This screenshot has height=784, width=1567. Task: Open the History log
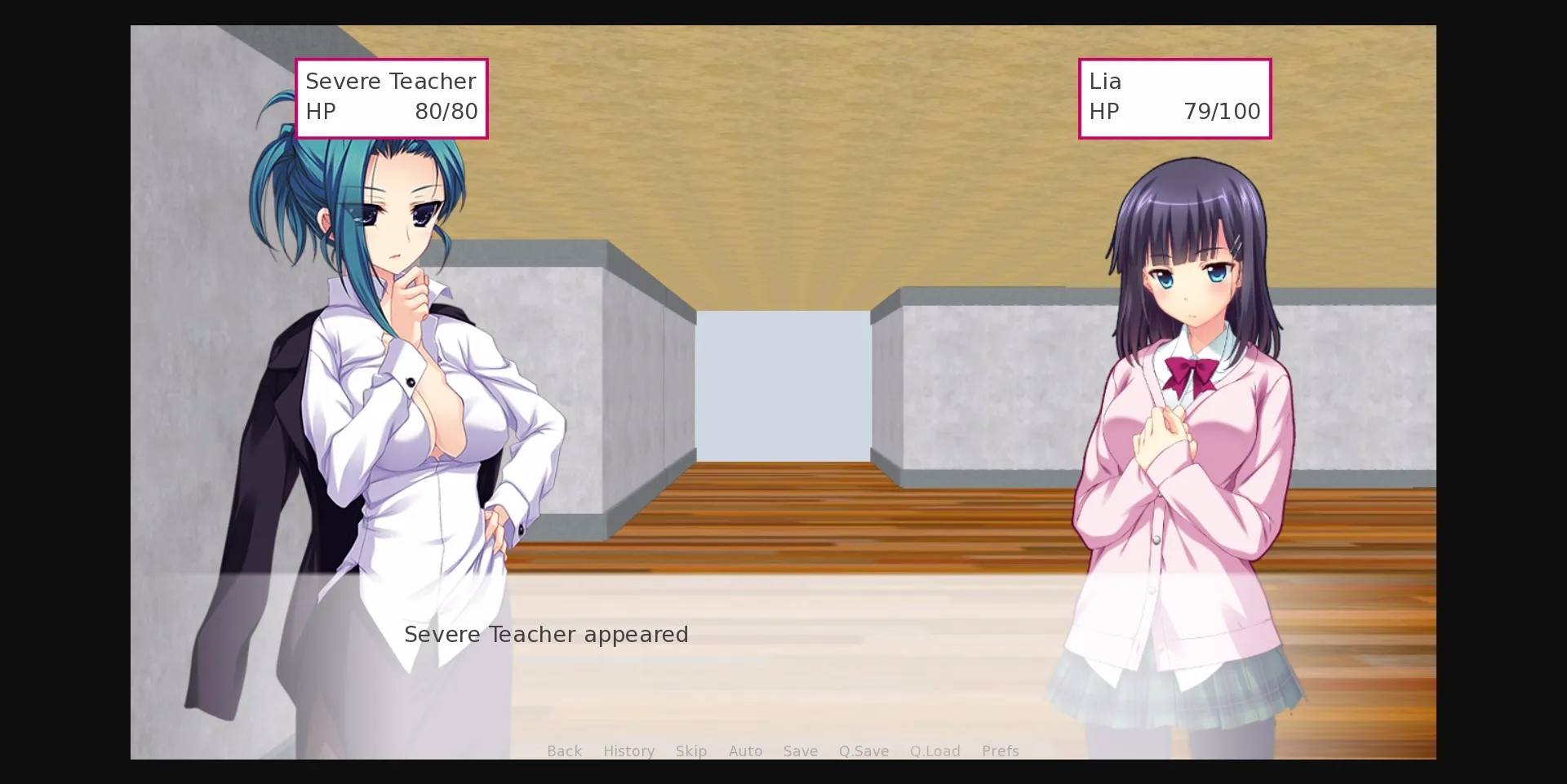tap(628, 751)
